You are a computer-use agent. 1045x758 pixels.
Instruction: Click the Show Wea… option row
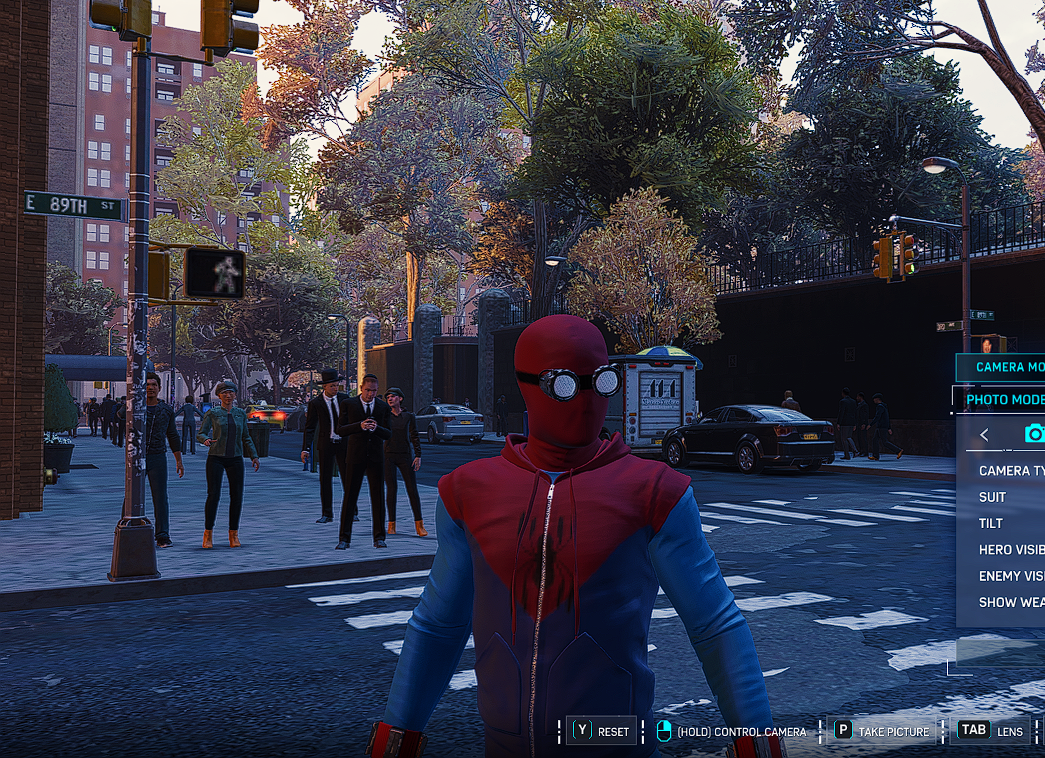click(1010, 602)
